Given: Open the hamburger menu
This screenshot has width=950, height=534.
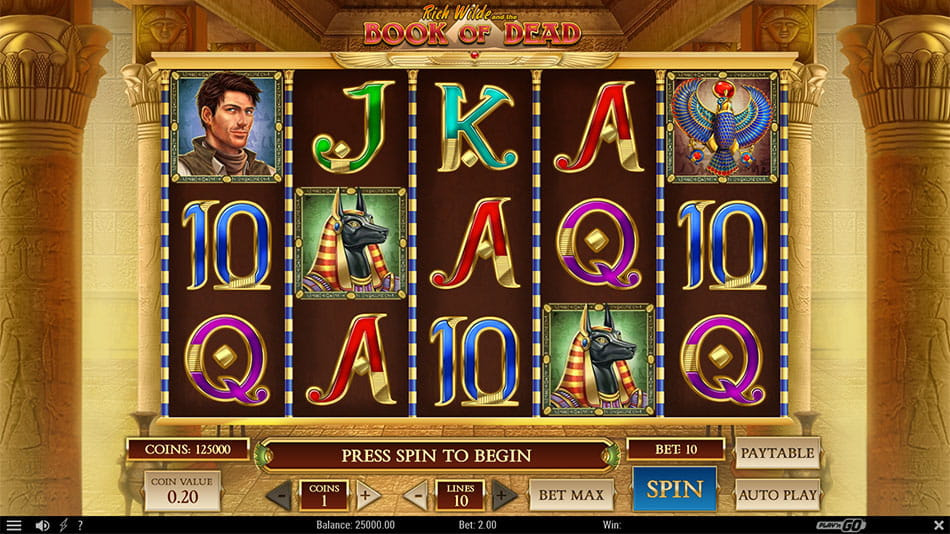Looking at the screenshot, I should pyautogui.click(x=14, y=525).
